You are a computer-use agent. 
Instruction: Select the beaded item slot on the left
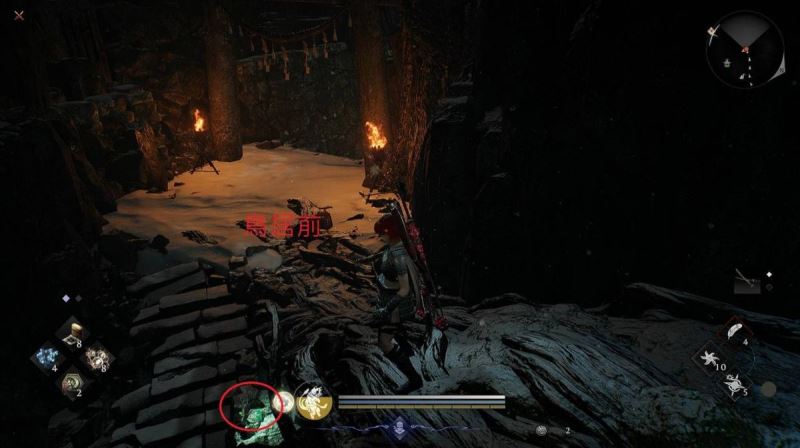point(97,357)
